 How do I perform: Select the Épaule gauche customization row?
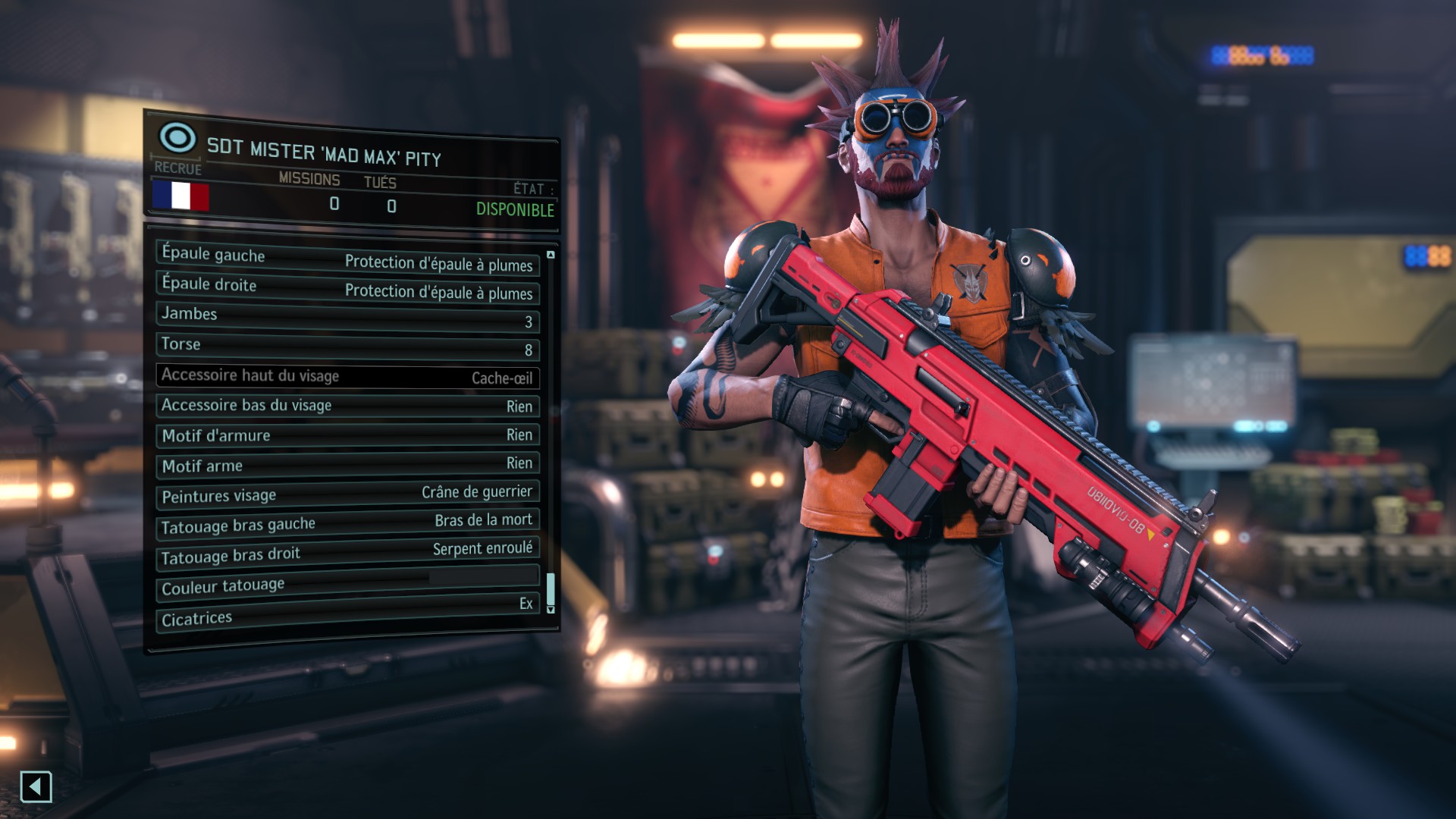[x=347, y=259]
